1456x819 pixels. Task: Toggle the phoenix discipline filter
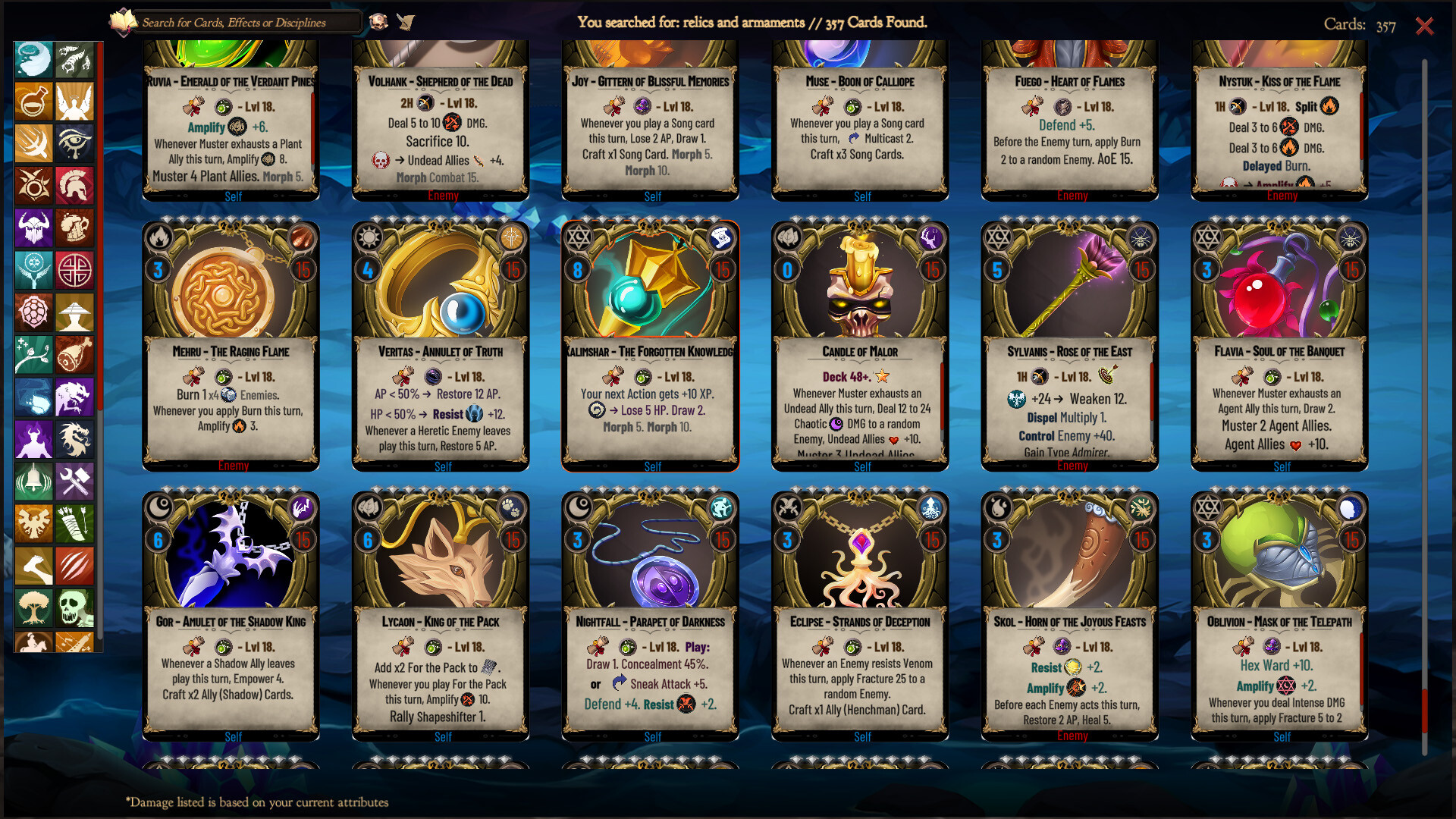pos(33,523)
